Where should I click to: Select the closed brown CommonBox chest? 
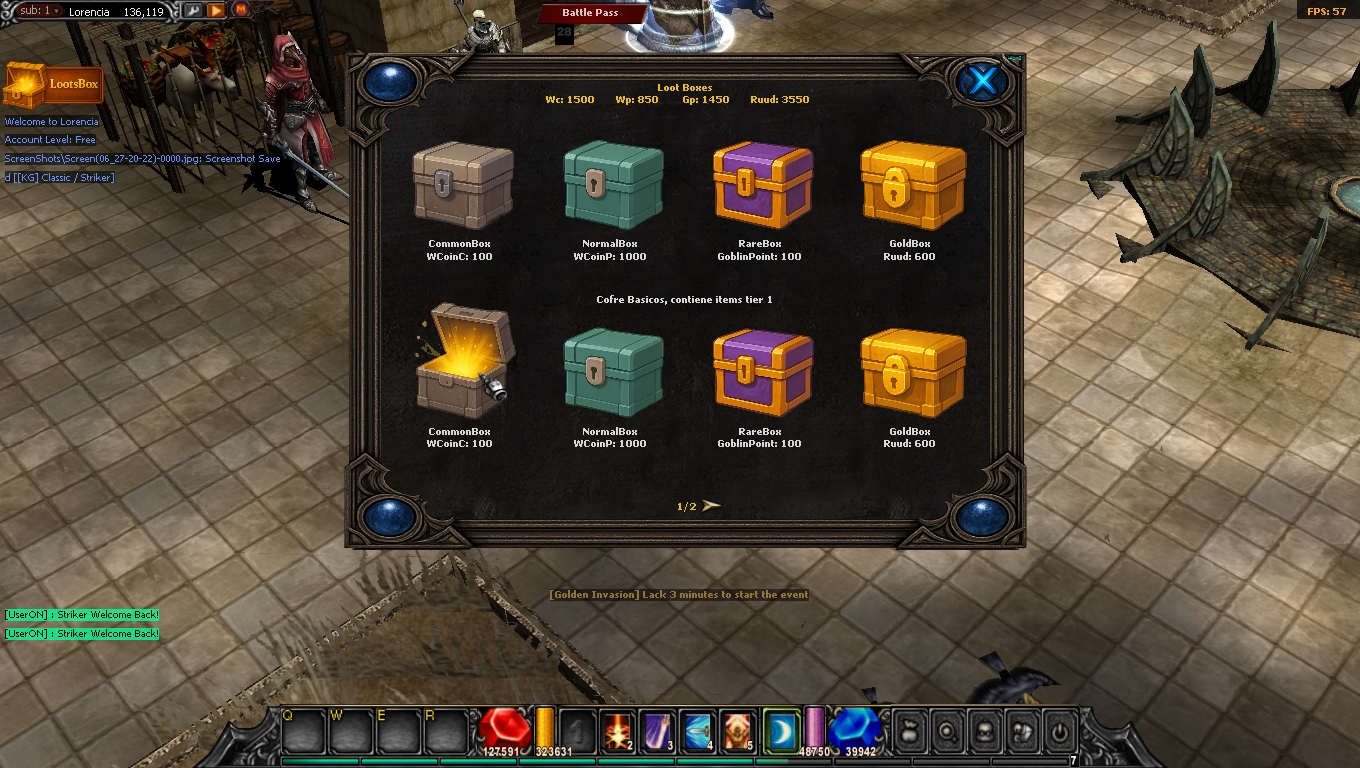[462, 185]
